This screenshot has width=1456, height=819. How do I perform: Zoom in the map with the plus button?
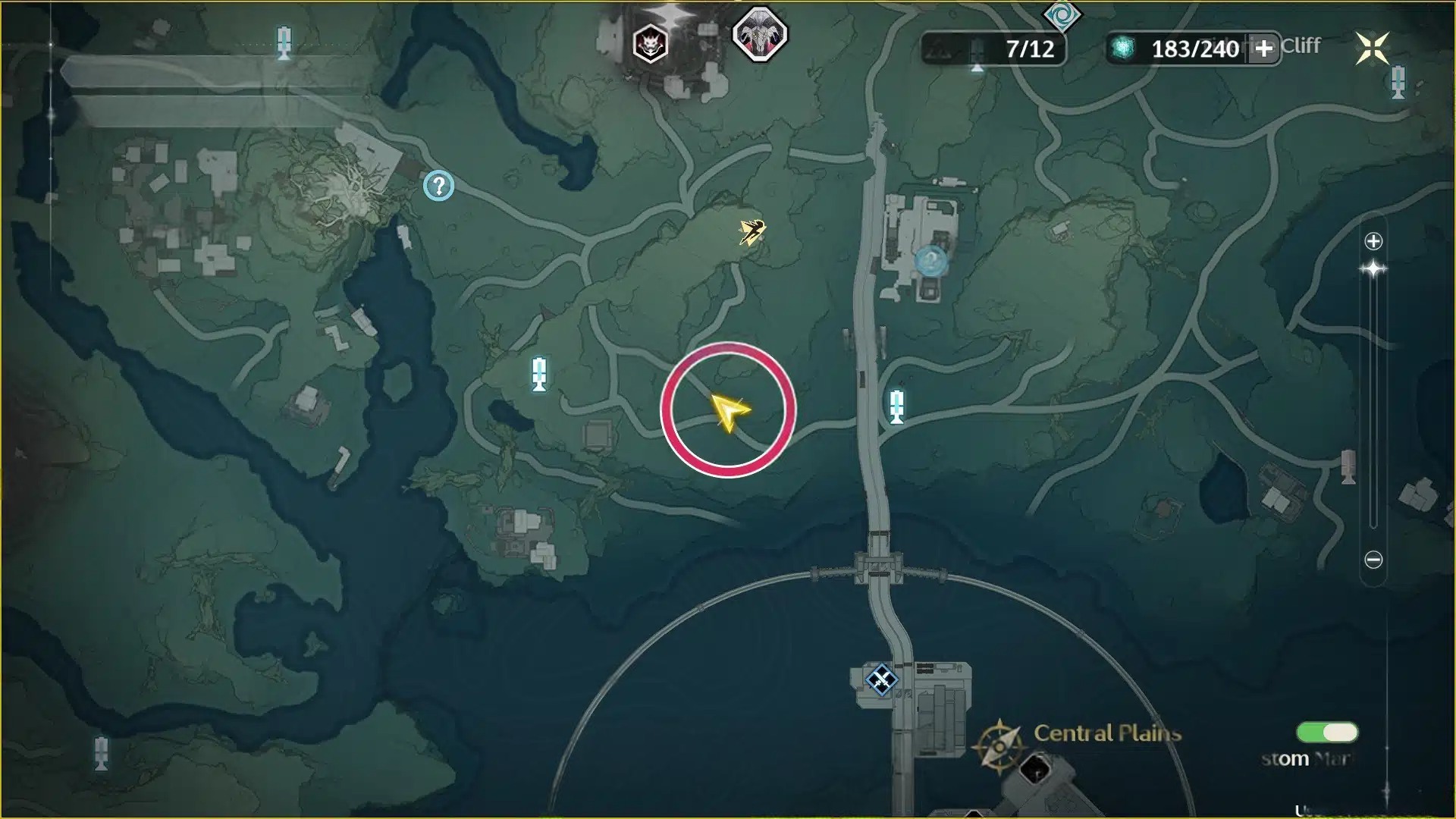point(1373,241)
